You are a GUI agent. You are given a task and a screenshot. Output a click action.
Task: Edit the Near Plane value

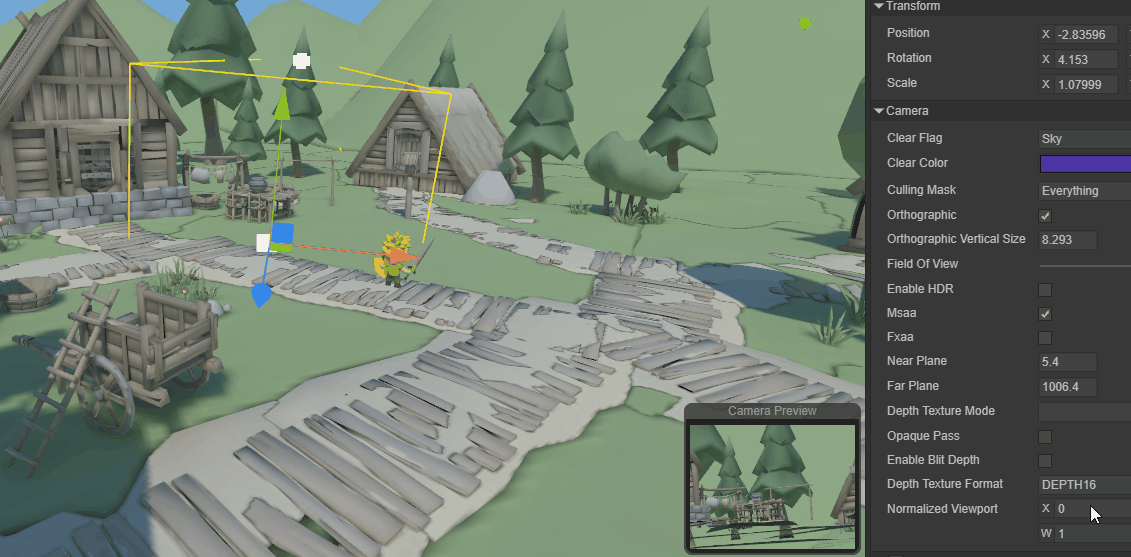pyautogui.click(x=1067, y=362)
